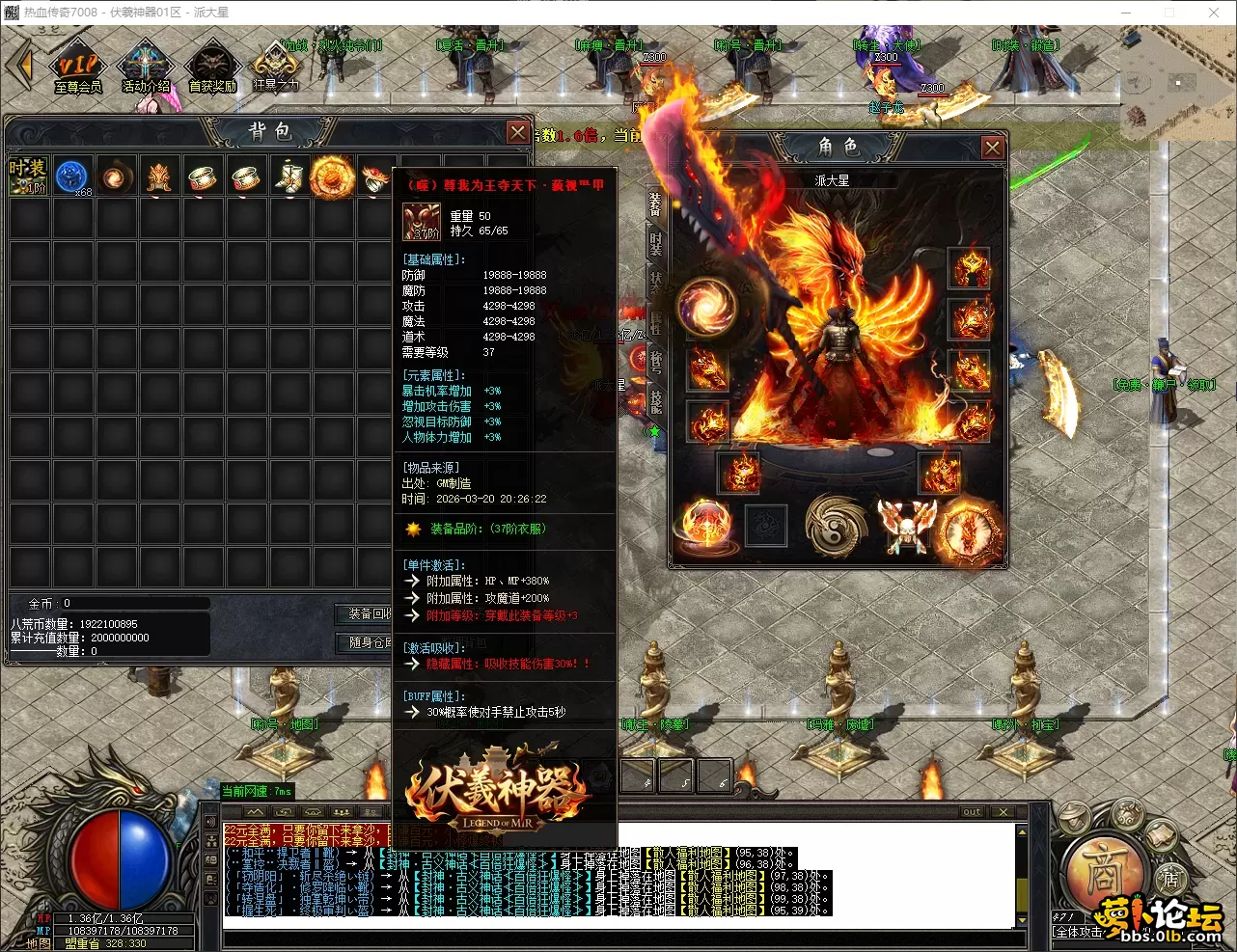
Task: Select the skull crossed-axes equipment slot
Action: 907,527
